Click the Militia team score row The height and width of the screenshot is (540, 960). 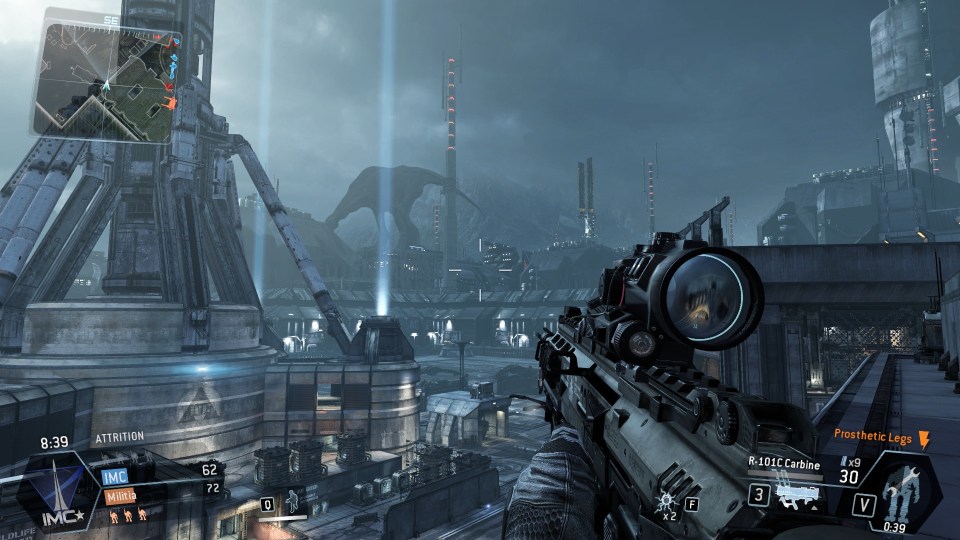[160, 488]
